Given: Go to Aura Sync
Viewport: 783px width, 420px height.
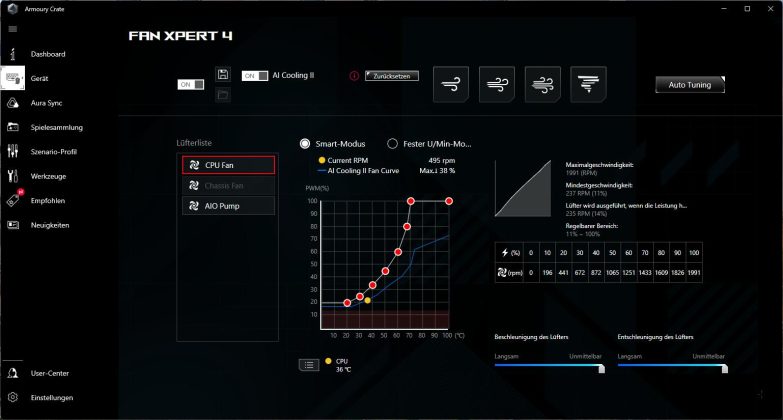Looking at the screenshot, I should tap(46, 102).
